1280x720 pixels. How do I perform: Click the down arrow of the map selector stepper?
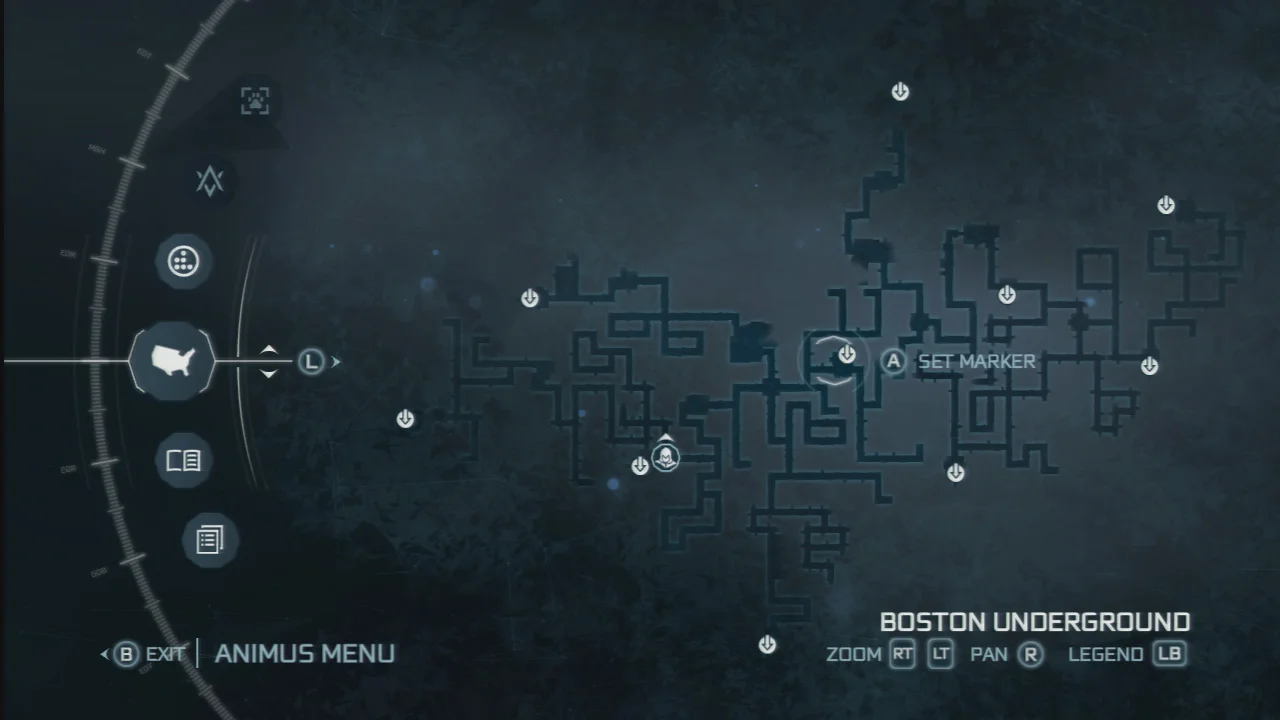[x=269, y=371]
